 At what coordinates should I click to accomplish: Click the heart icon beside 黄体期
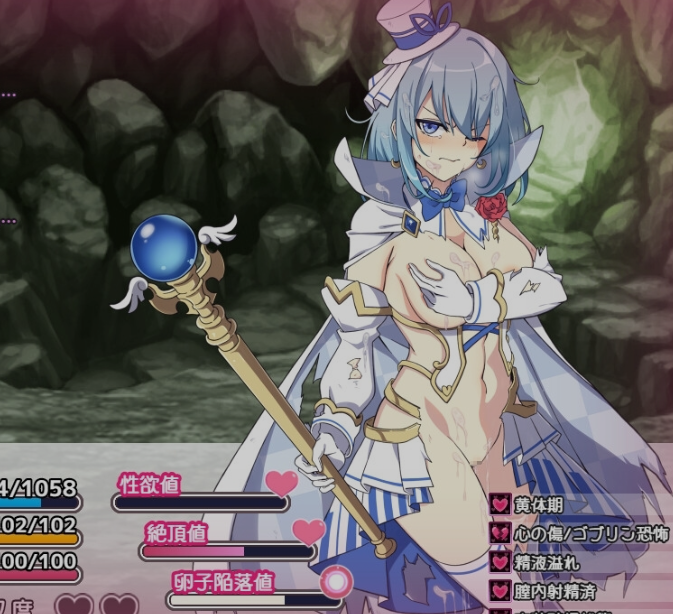(500, 504)
